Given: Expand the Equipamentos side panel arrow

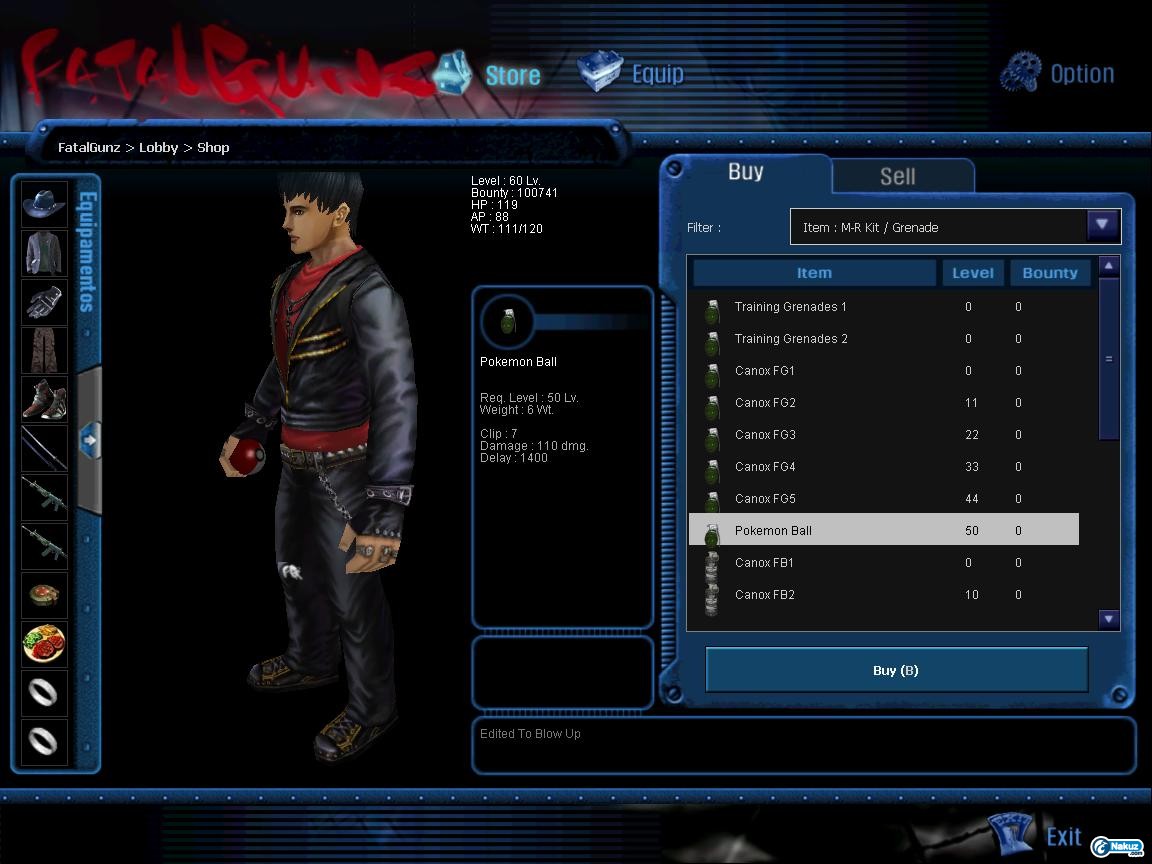Looking at the screenshot, I should coord(90,438).
